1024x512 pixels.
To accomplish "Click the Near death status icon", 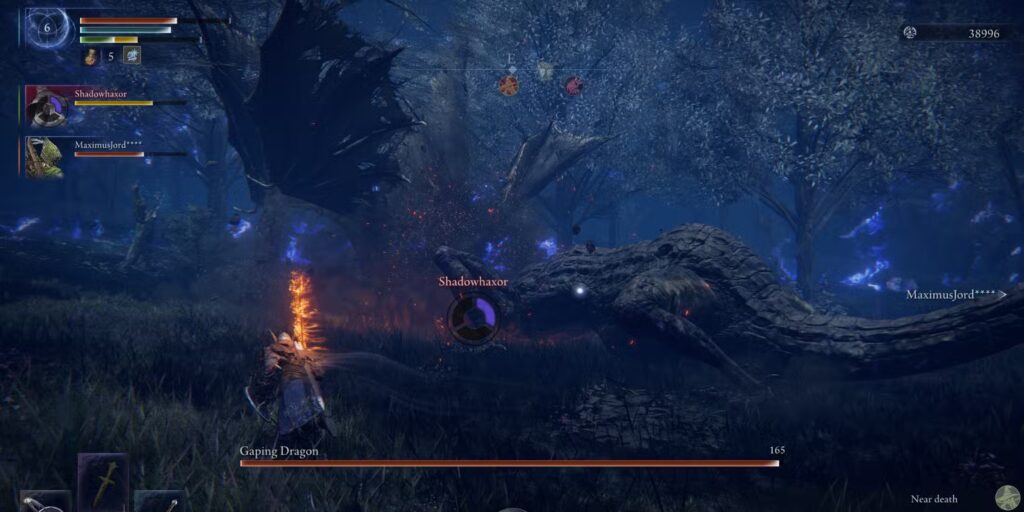I will [1007, 497].
